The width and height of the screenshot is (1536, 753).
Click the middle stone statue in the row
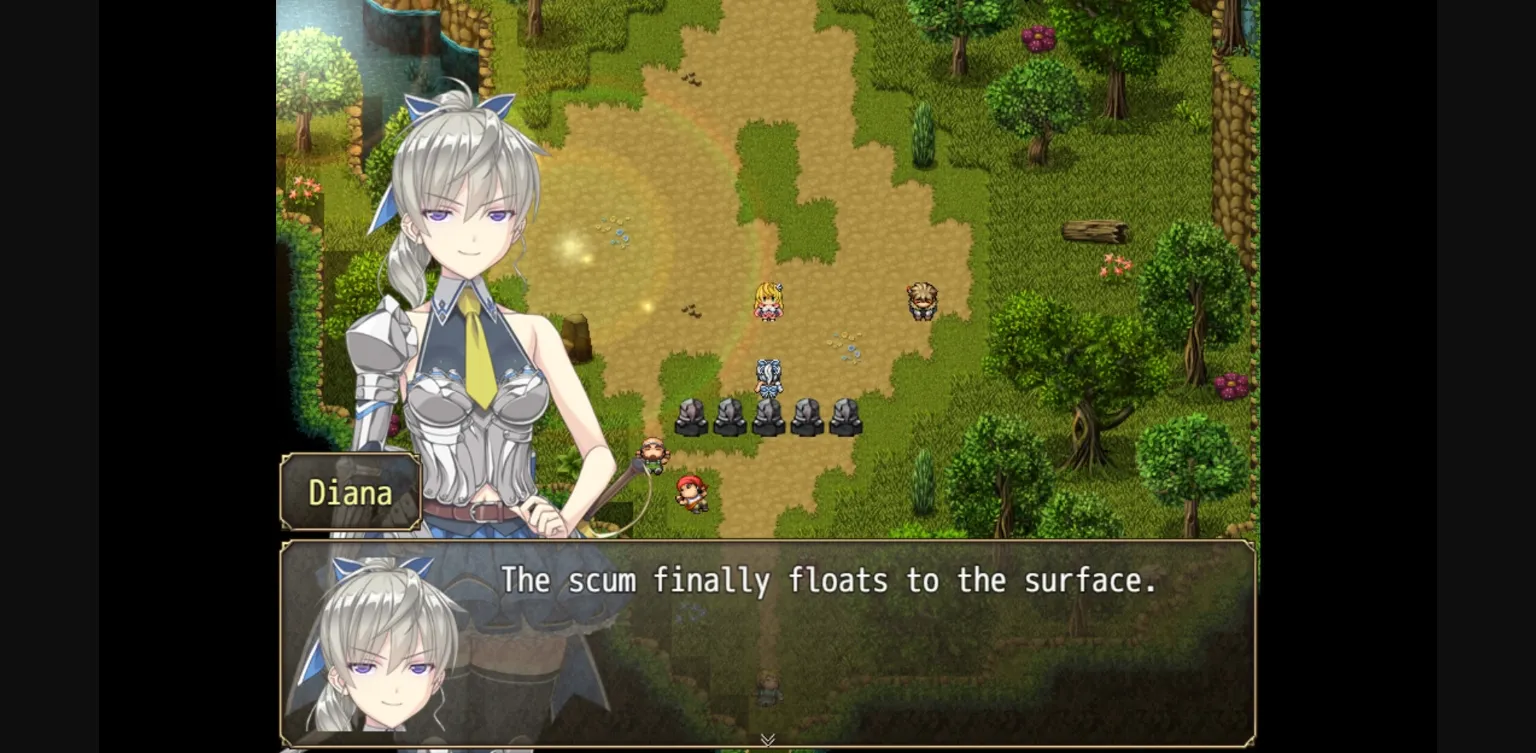pos(767,420)
